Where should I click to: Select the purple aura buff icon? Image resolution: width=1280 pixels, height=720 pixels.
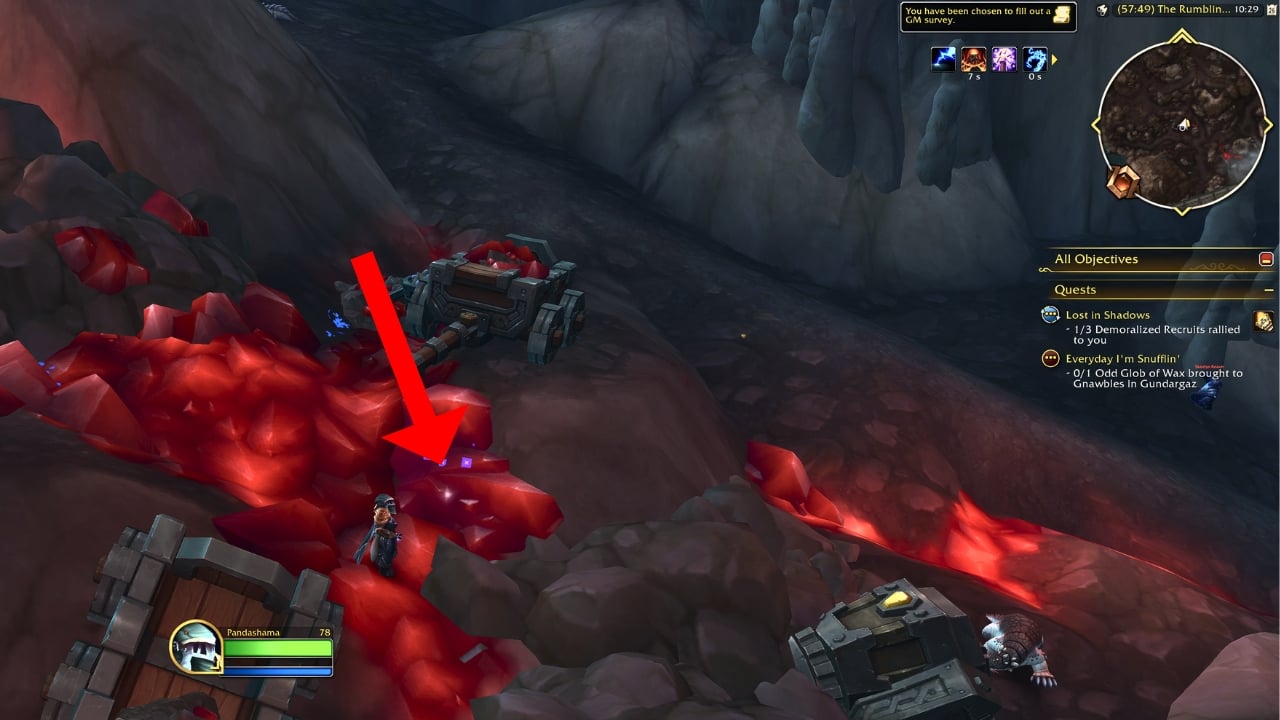click(x=1005, y=59)
